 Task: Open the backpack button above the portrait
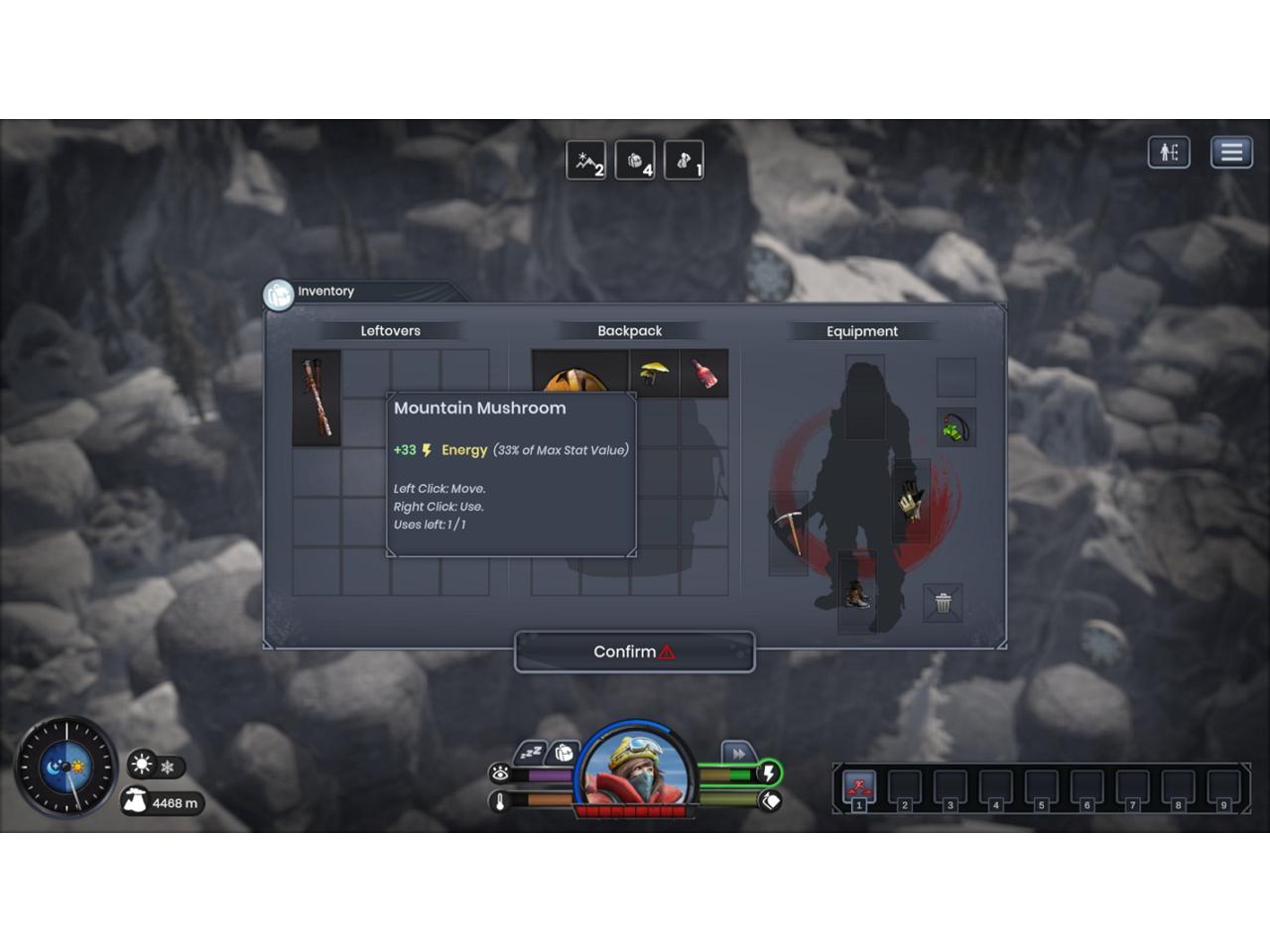(564, 753)
